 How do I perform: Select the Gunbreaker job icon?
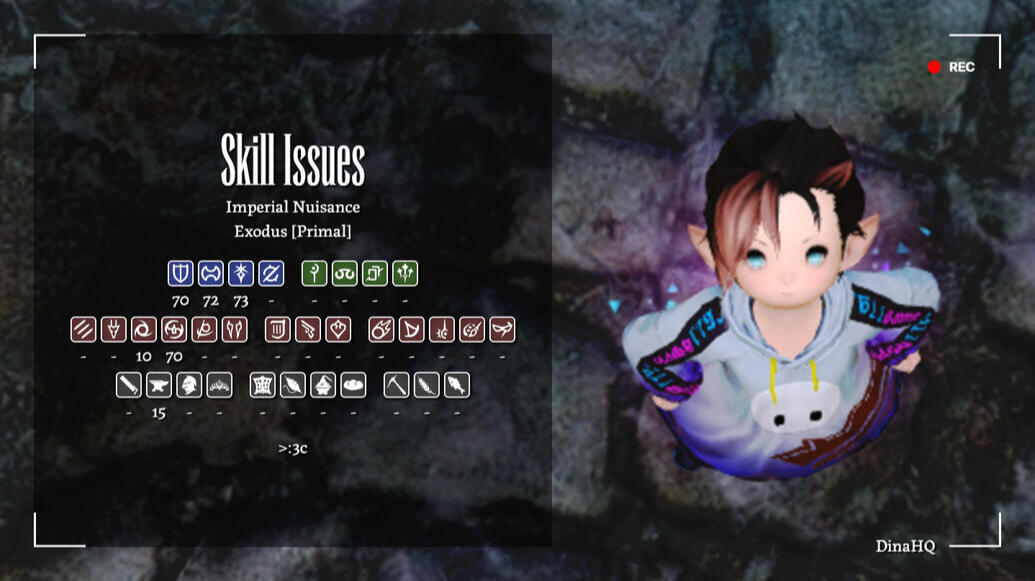pyautogui.click(x=270, y=273)
